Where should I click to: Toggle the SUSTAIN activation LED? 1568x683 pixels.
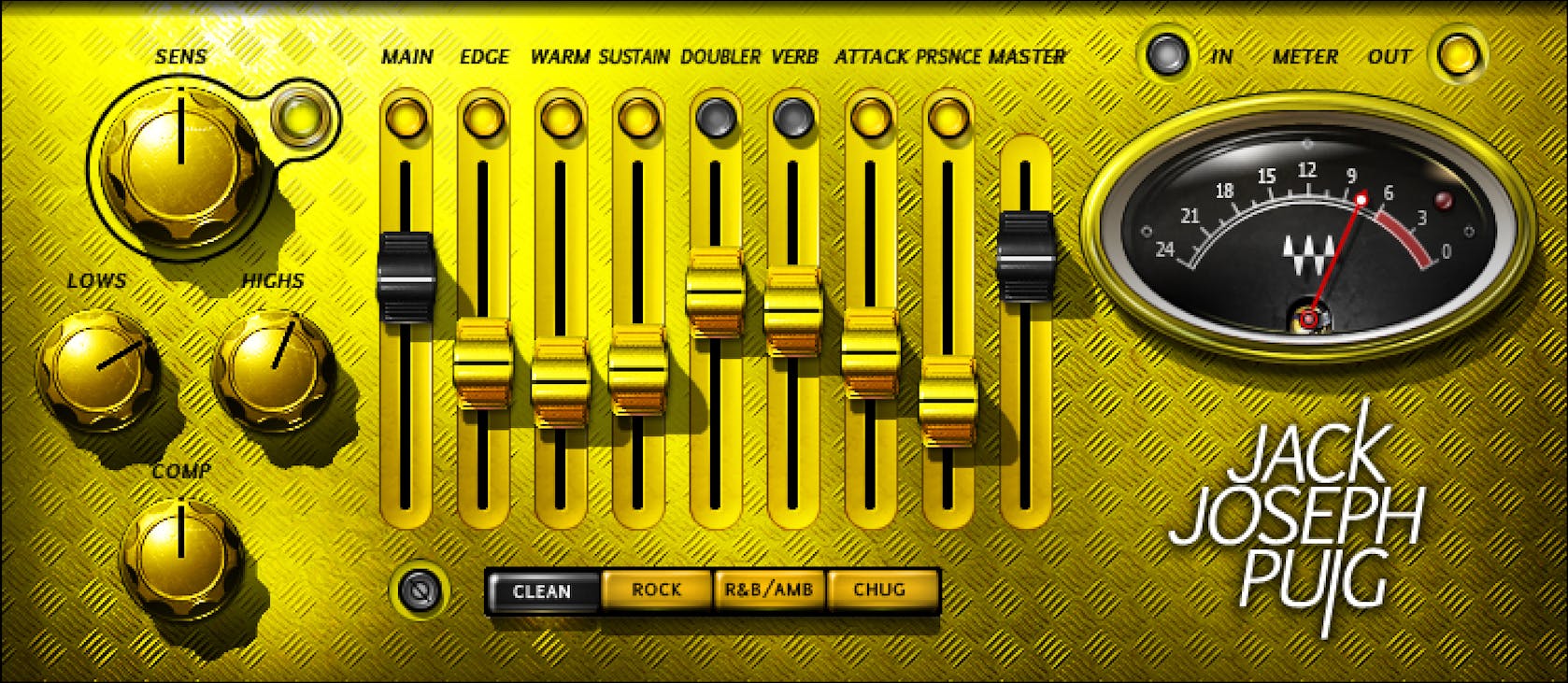639,119
